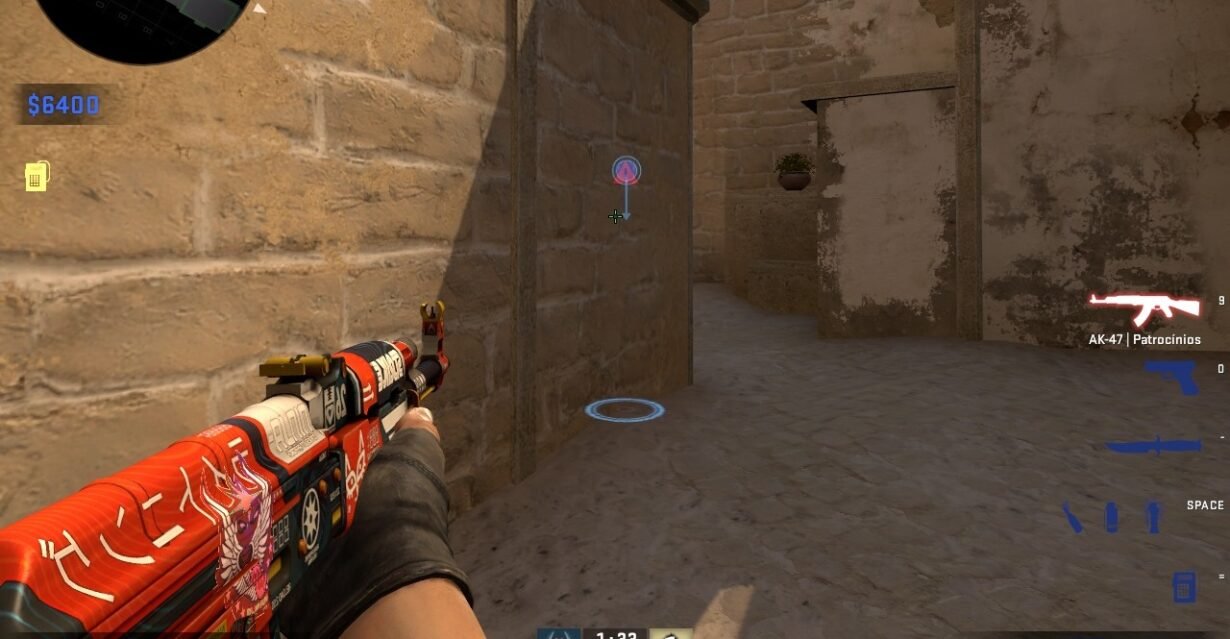
Task: Select the AK-47 rifle weapon slot
Action: (x=1144, y=309)
